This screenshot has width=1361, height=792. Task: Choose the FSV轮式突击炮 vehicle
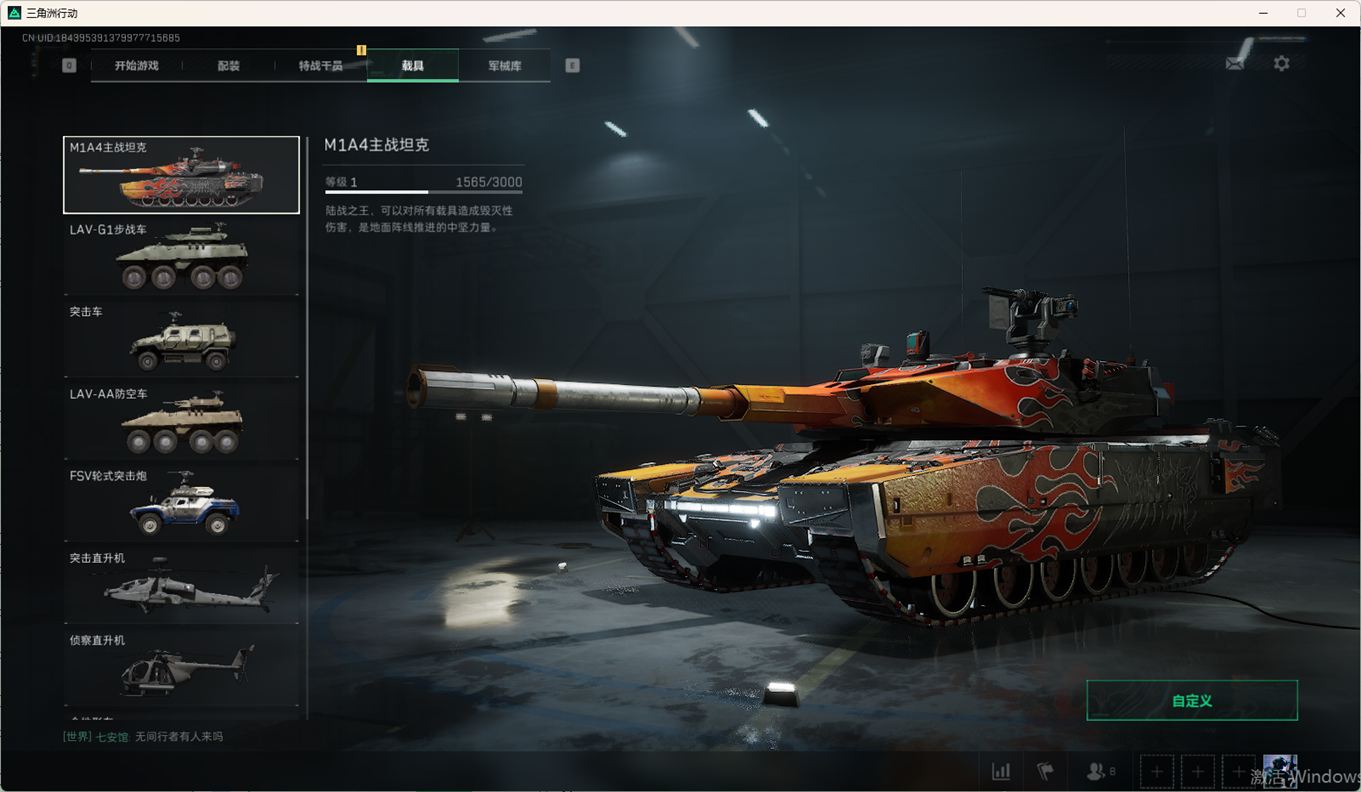coord(181,502)
